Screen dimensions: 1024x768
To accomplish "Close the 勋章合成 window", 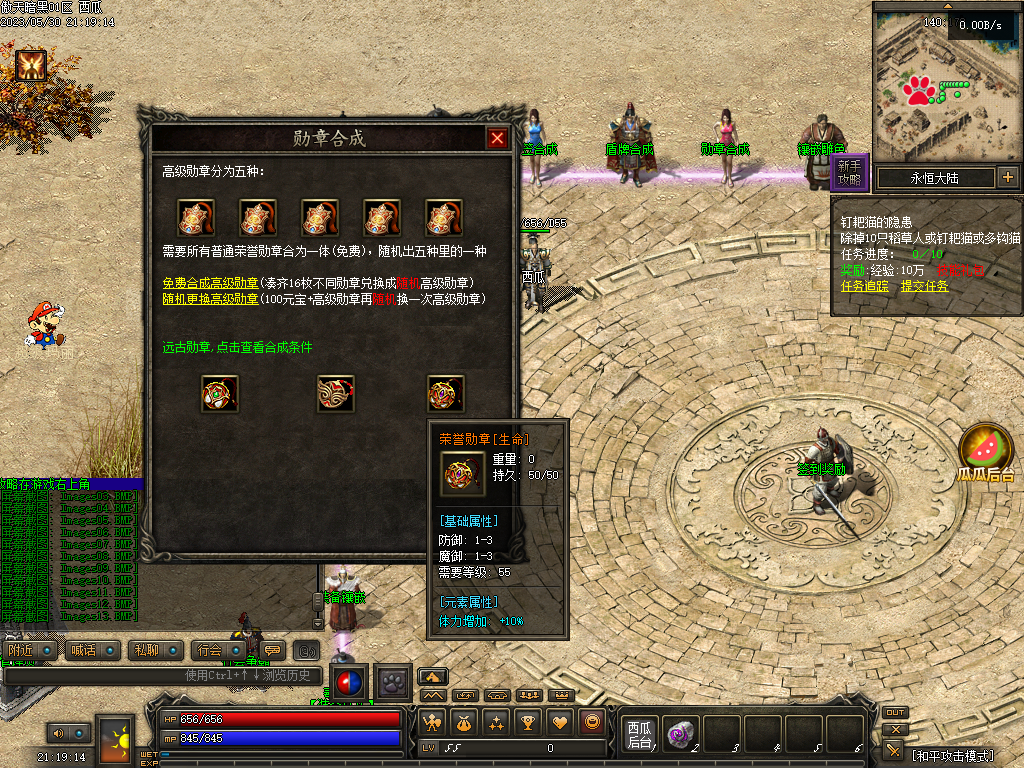I will 497,139.
